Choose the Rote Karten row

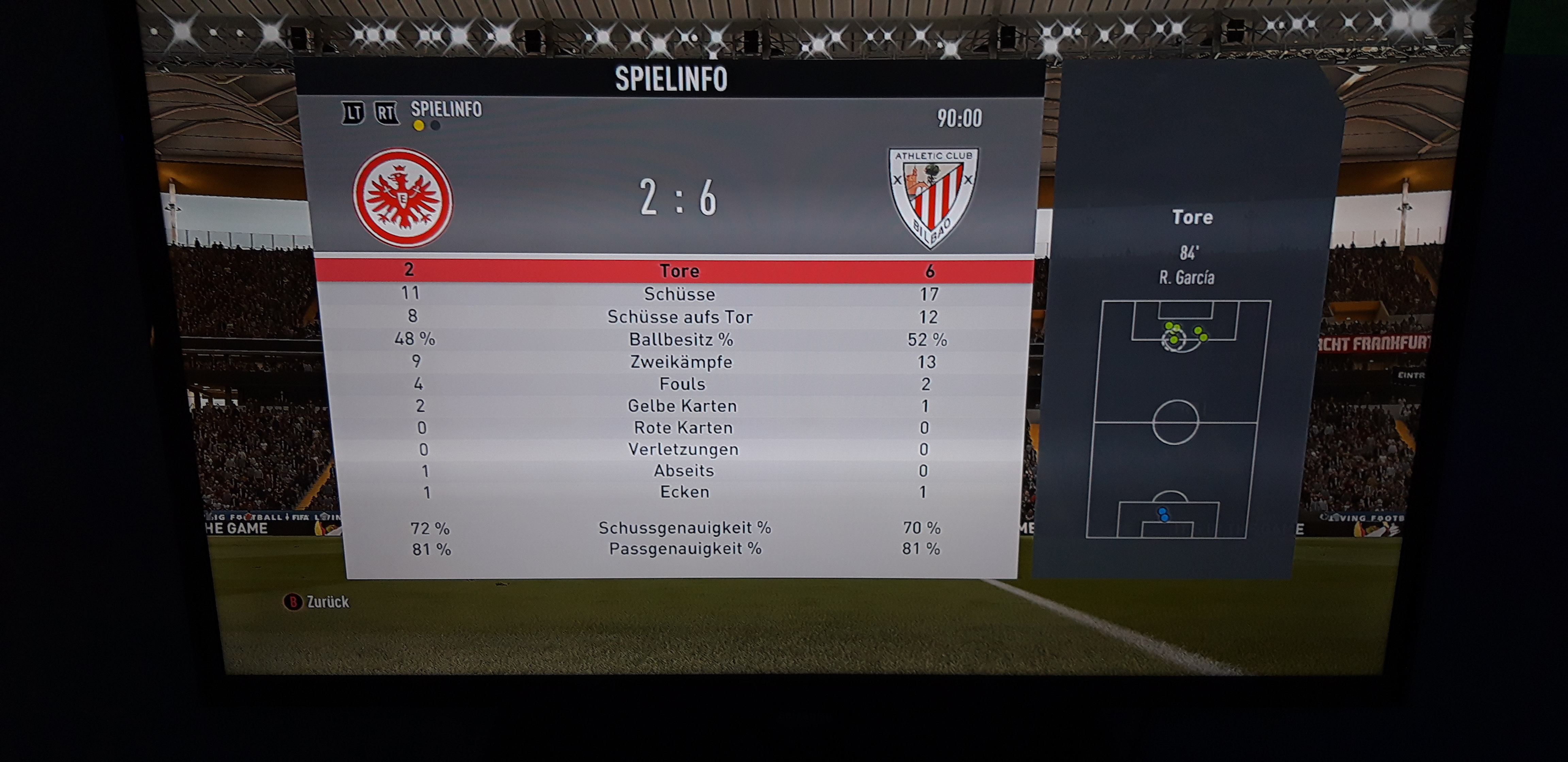point(683,428)
